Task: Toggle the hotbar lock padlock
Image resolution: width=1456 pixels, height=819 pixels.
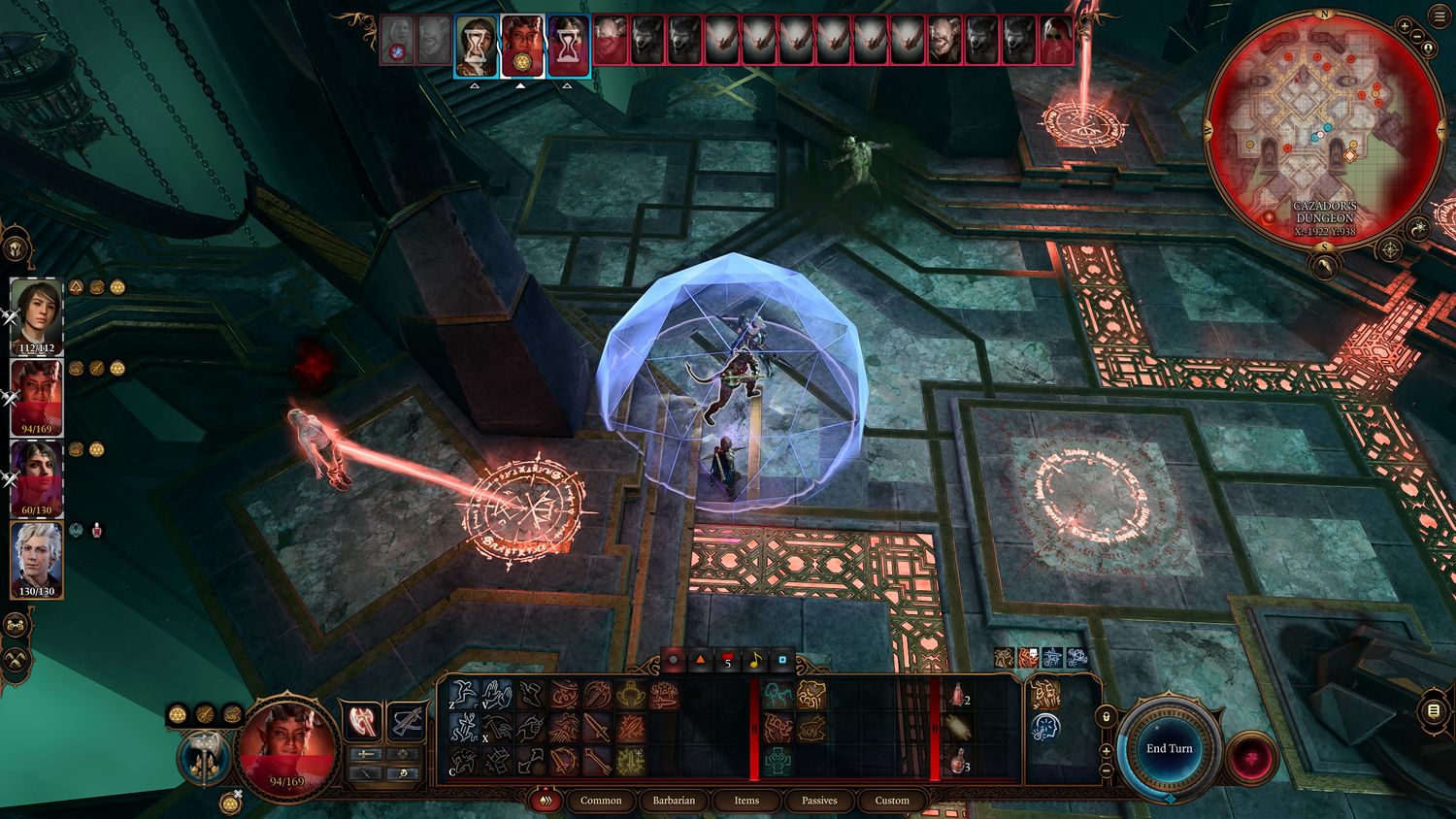Action: pos(1106,717)
